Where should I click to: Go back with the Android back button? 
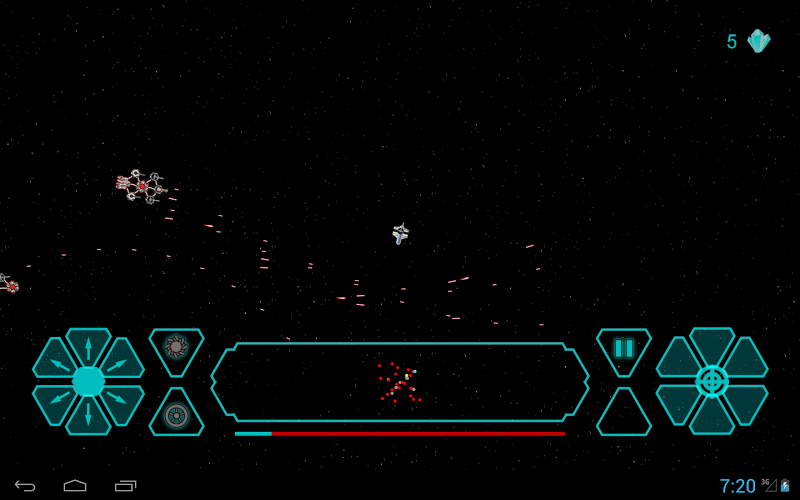pos(25,486)
